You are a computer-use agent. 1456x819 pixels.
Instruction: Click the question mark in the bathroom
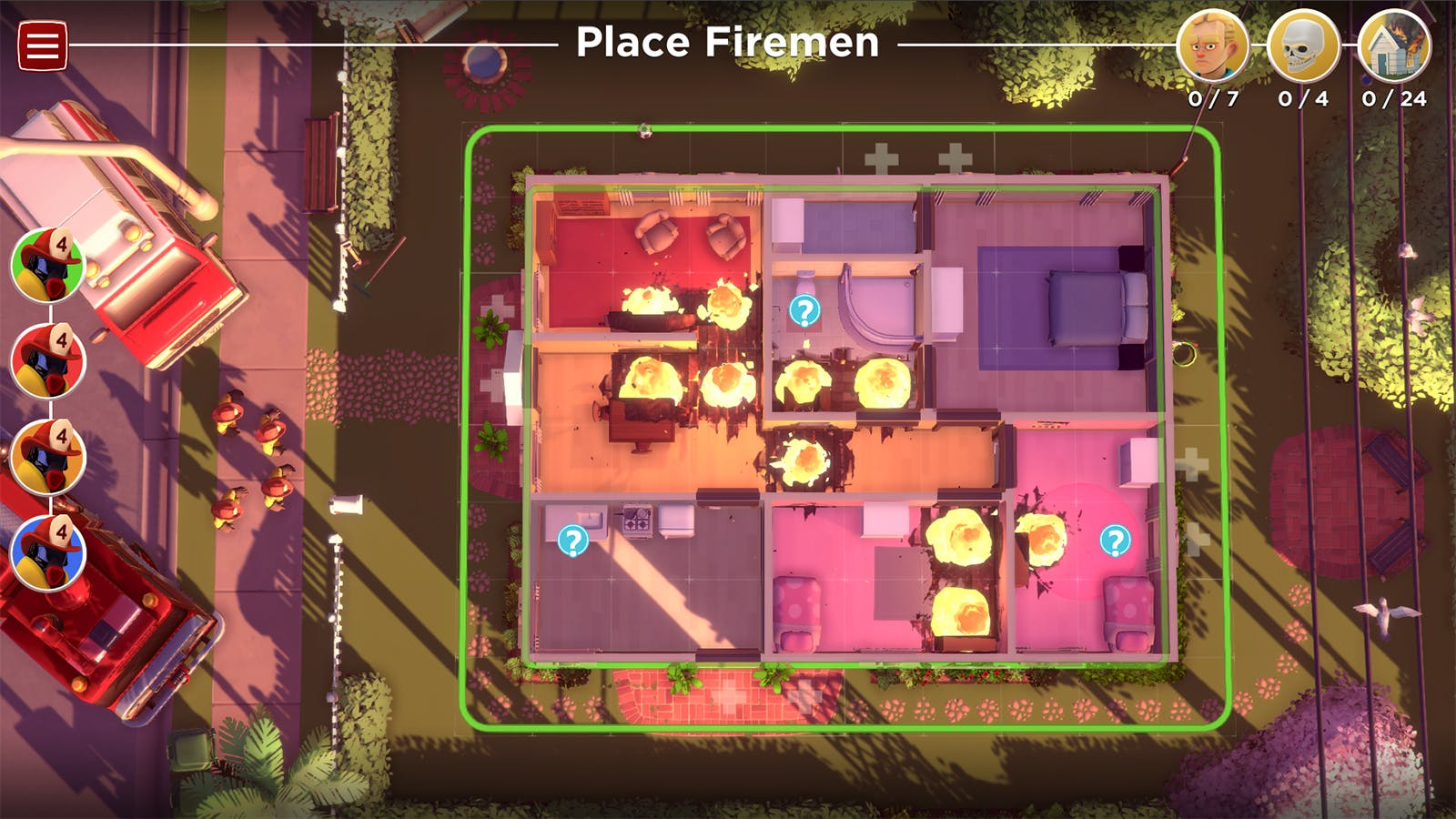[804, 311]
